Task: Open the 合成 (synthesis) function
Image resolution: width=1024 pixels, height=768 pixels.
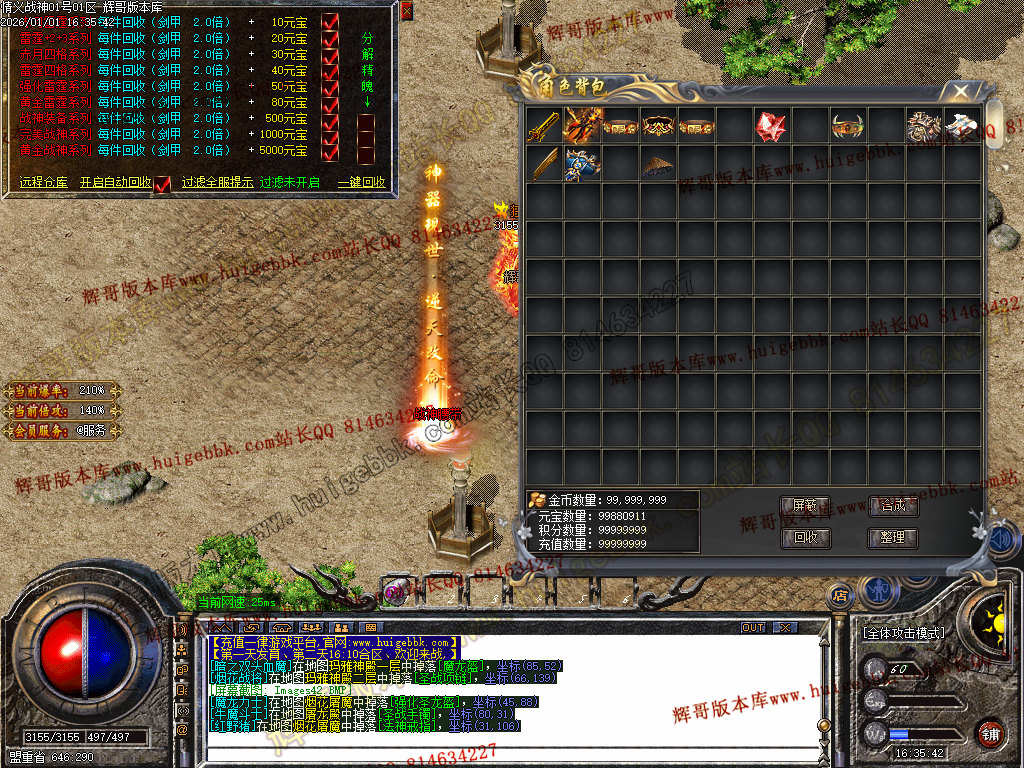Action: 892,506
